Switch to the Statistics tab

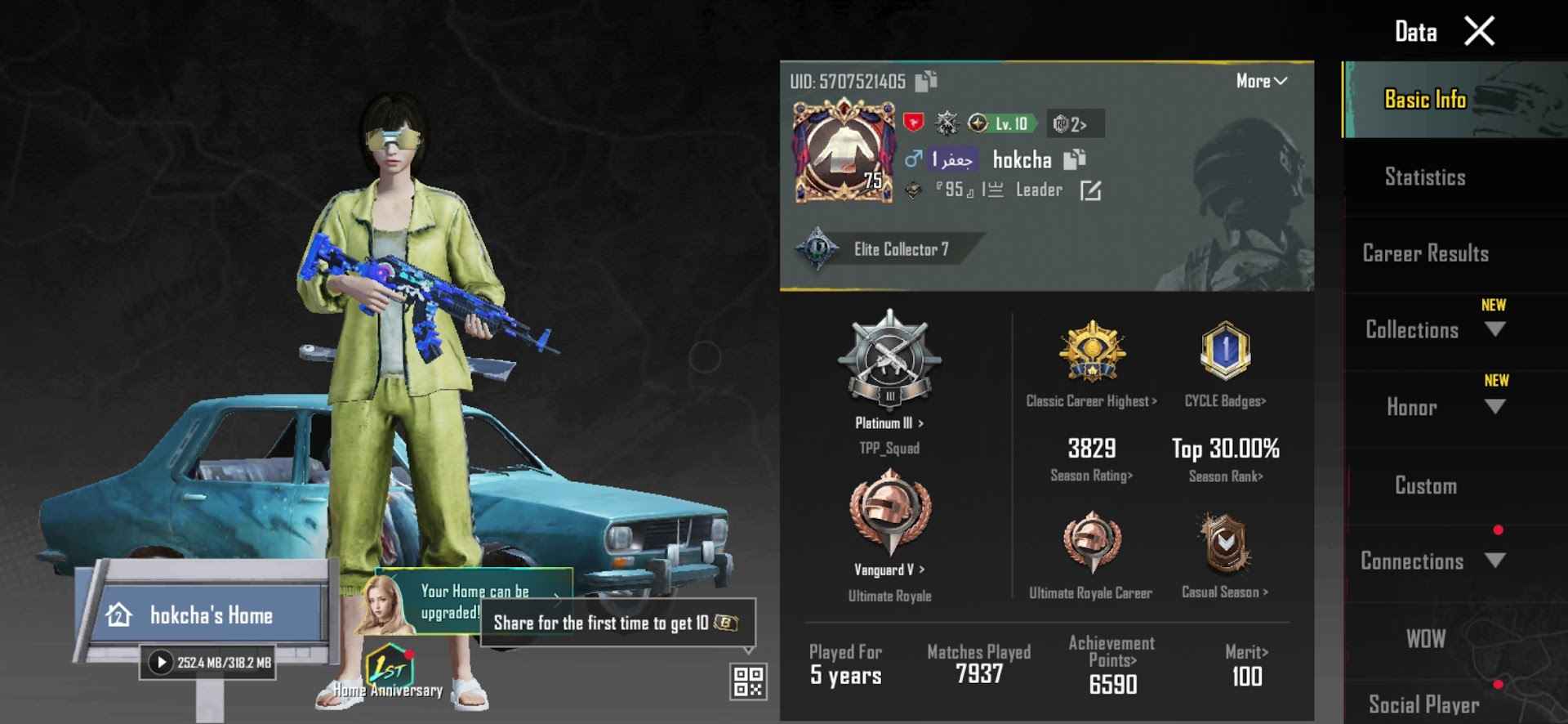pyautogui.click(x=1425, y=177)
